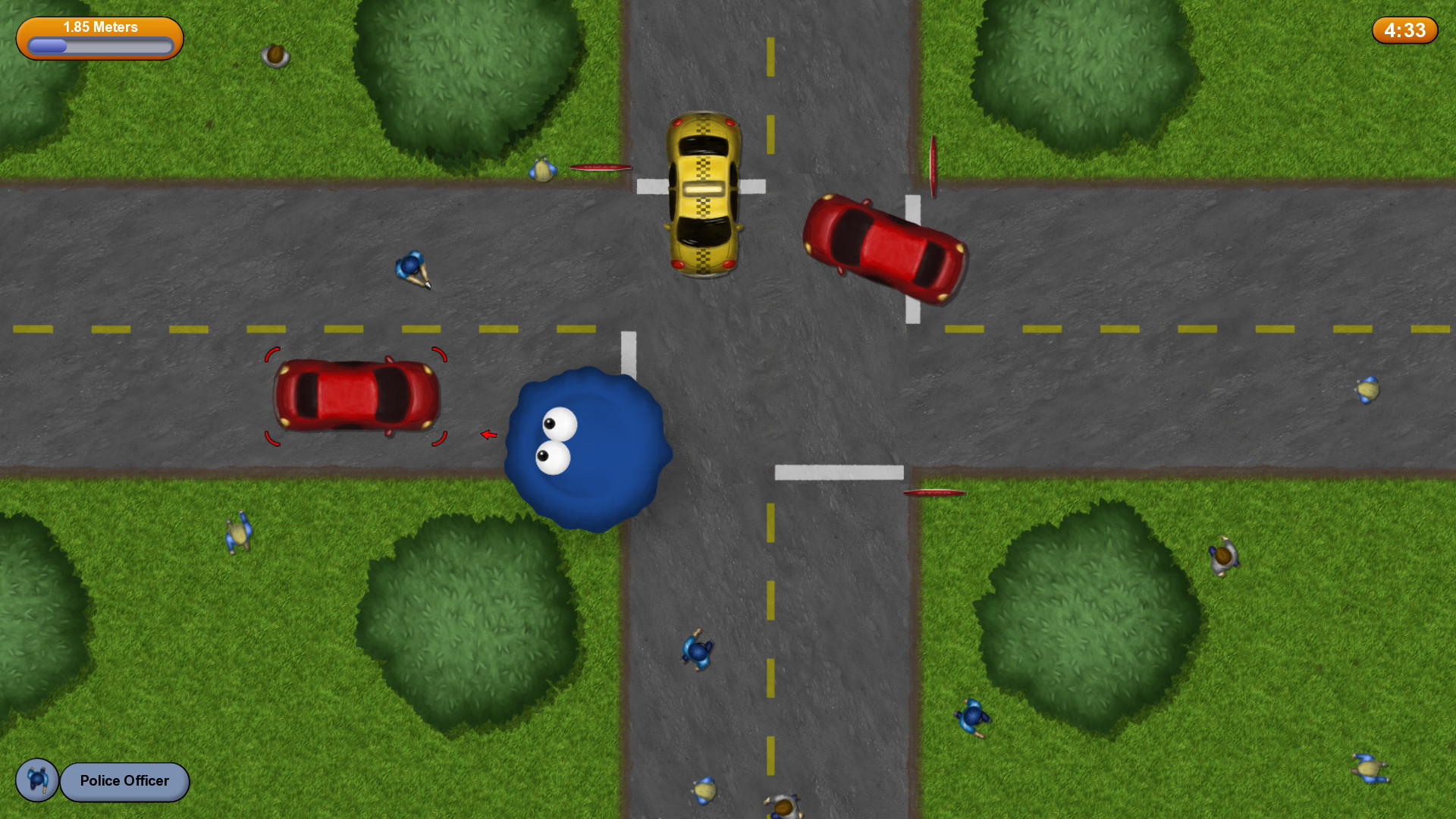Click the hot dog near the lower crosswalk
1456x819 pixels.
point(934,494)
